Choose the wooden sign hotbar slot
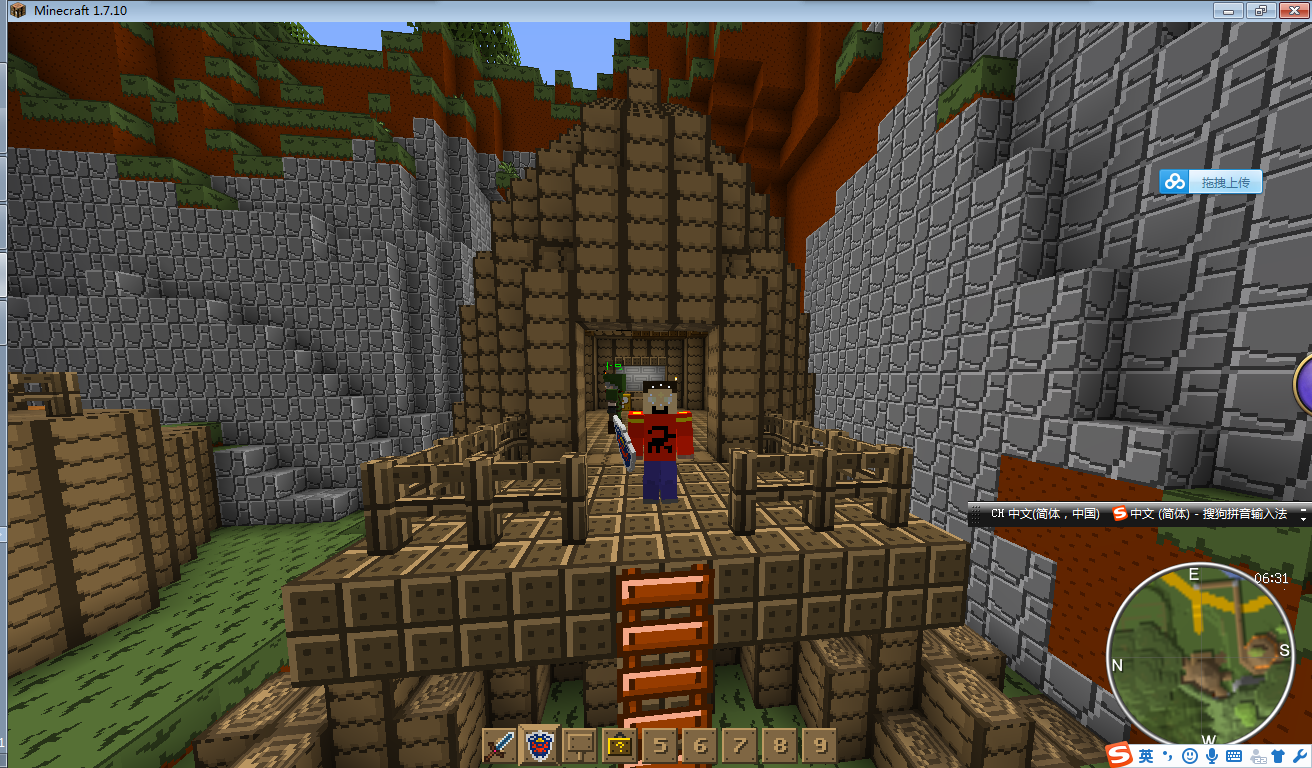 tap(580, 745)
